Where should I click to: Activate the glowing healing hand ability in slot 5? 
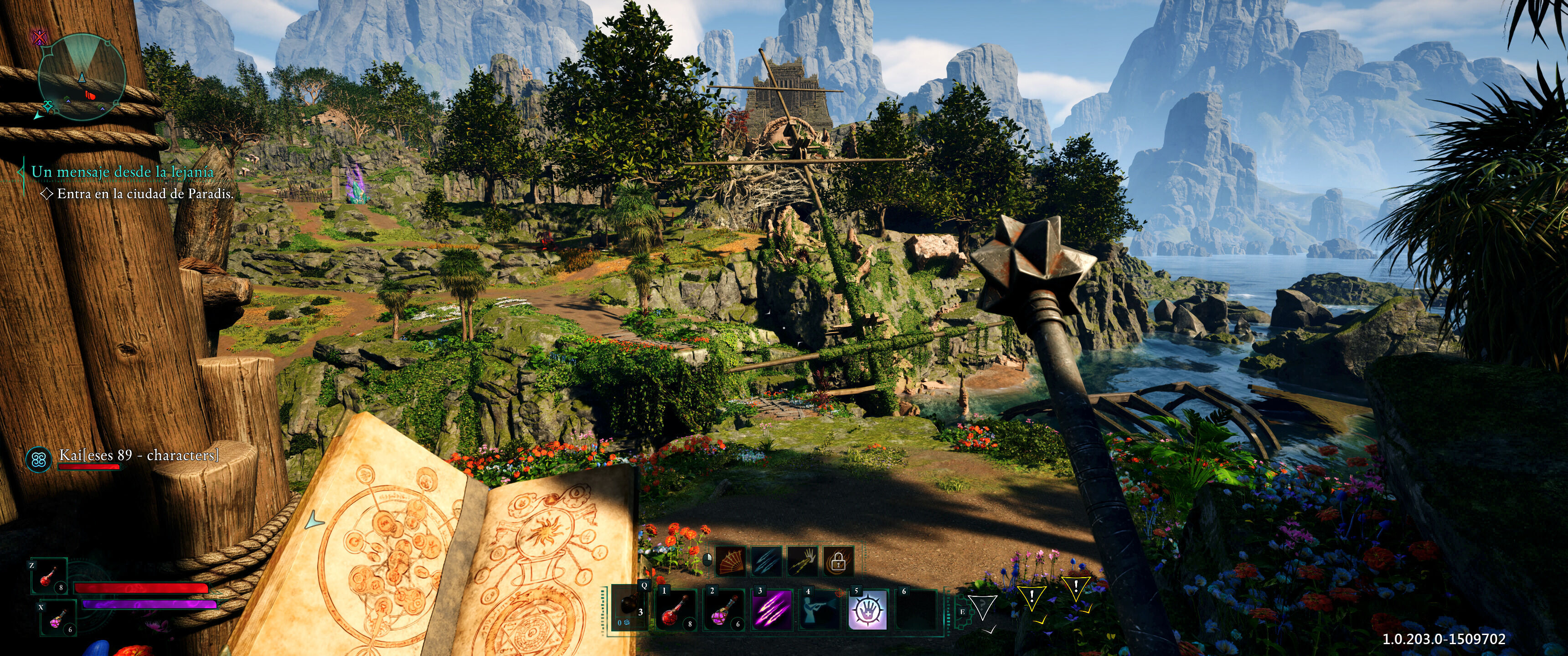(867, 609)
